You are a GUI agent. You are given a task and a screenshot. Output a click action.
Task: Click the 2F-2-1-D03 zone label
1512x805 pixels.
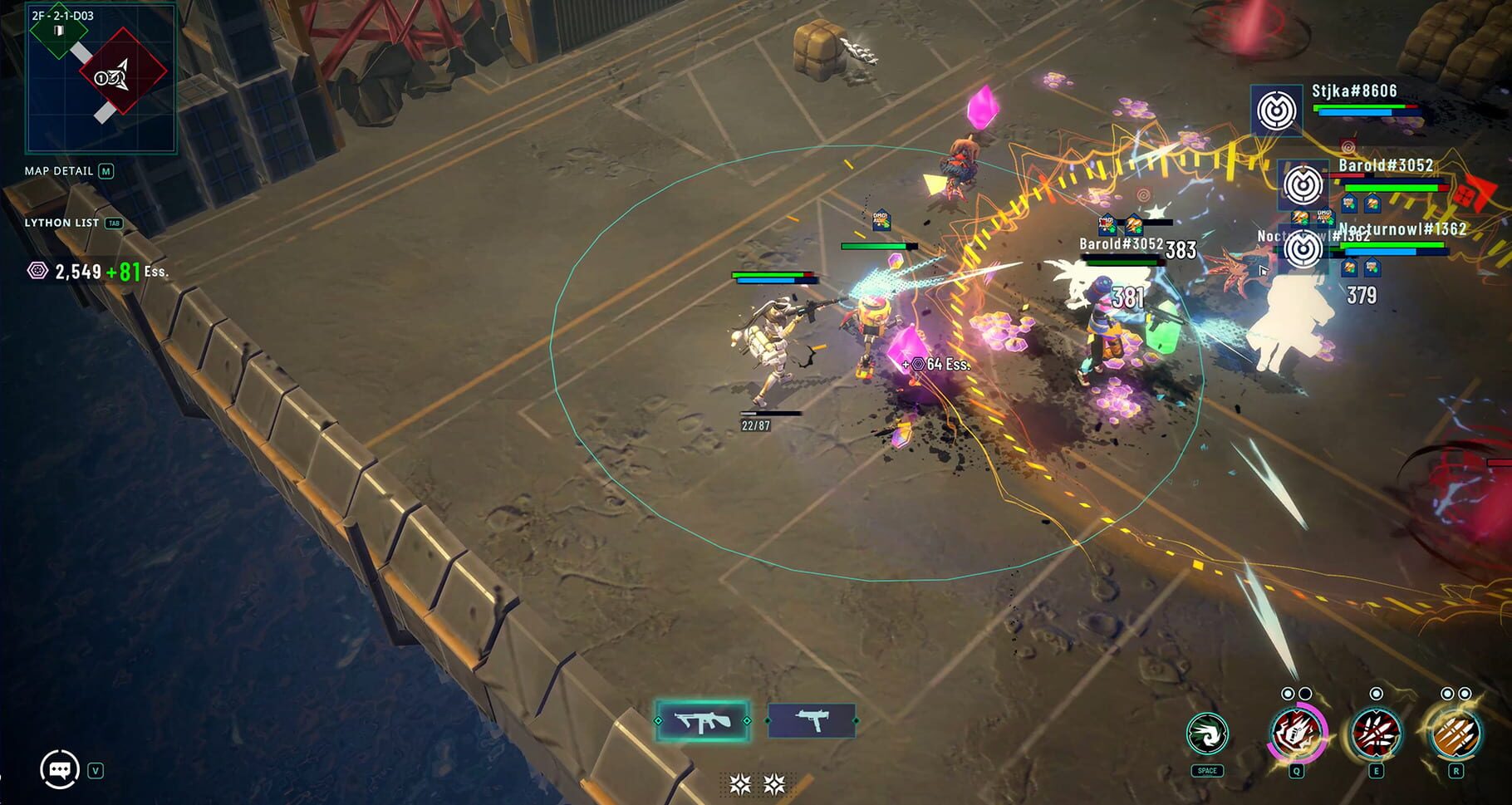(61, 16)
